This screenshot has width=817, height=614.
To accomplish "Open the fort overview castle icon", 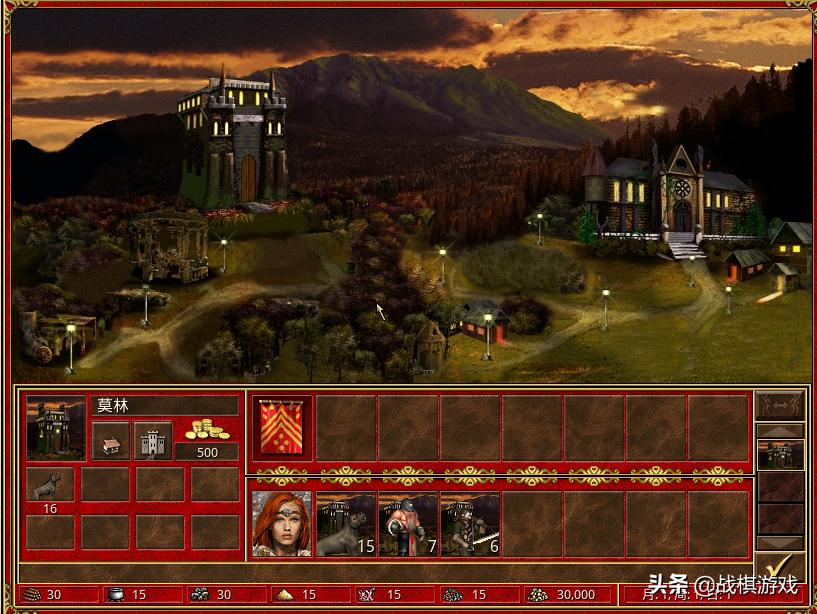I will click(x=153, y=440).
